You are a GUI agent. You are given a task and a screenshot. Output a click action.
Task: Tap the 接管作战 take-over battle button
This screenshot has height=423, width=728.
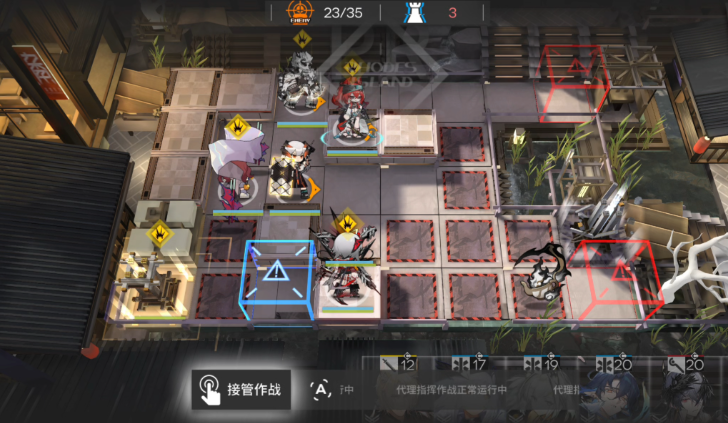pos(242,389)
